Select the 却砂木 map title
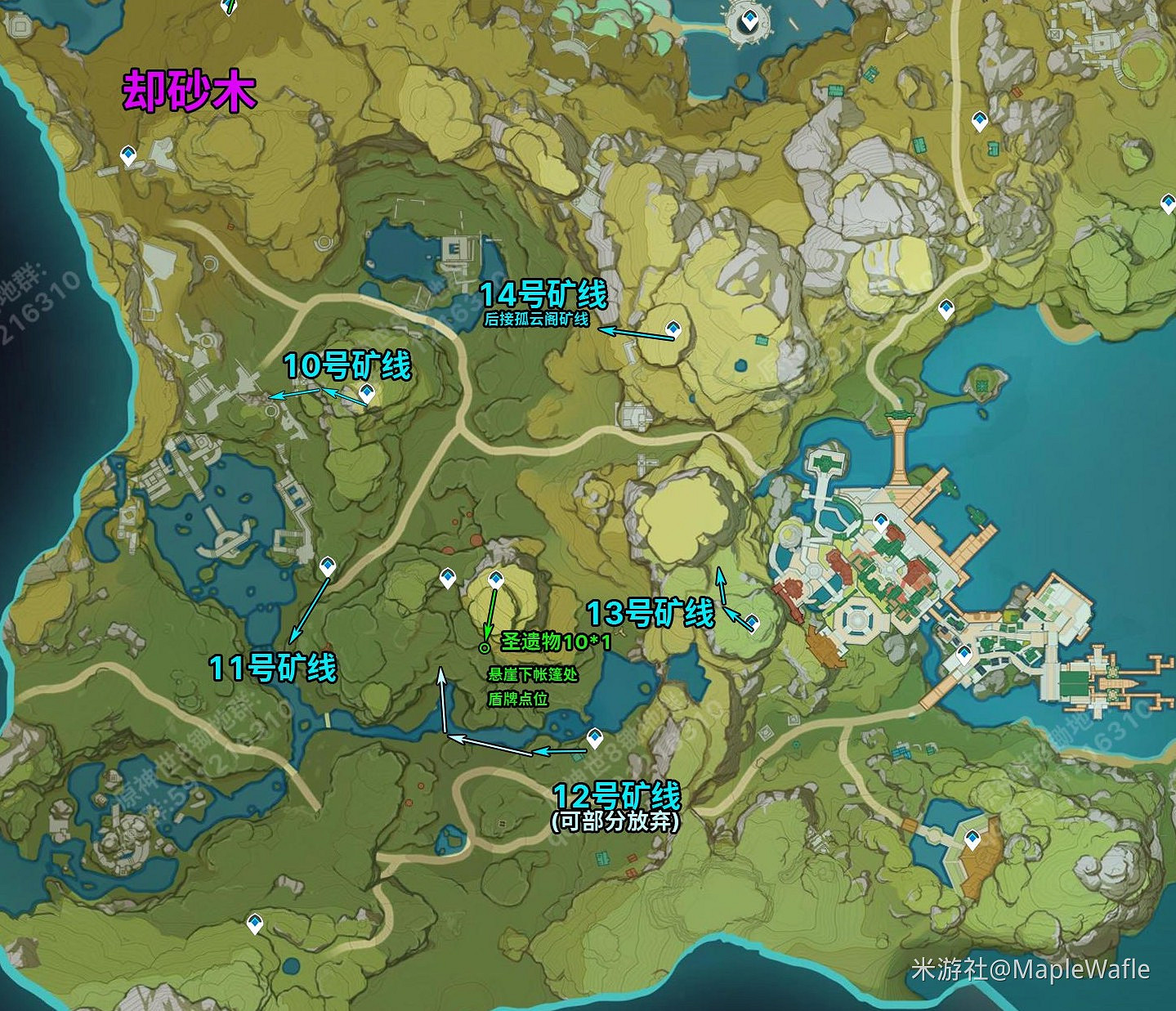The width and height of the screenshot is (1176, 1011). tap(187, 90)
